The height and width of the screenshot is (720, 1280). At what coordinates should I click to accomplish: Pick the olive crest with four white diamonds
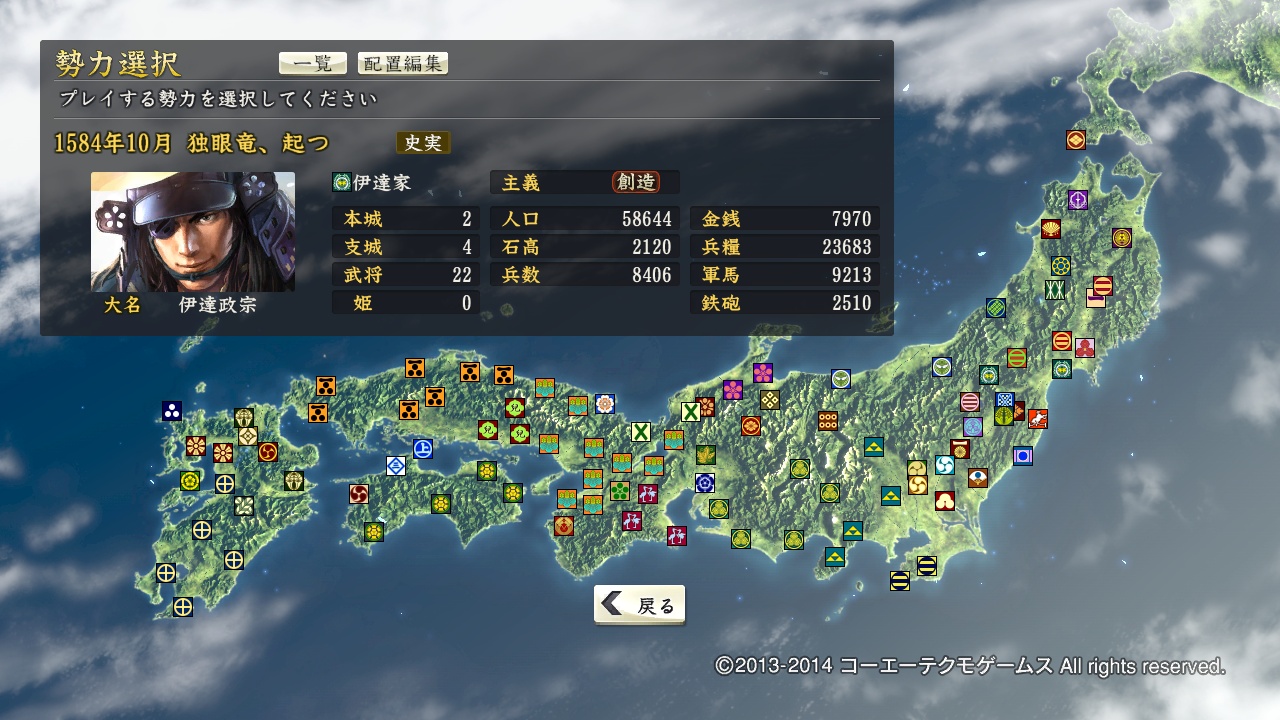tap(769, 400)
